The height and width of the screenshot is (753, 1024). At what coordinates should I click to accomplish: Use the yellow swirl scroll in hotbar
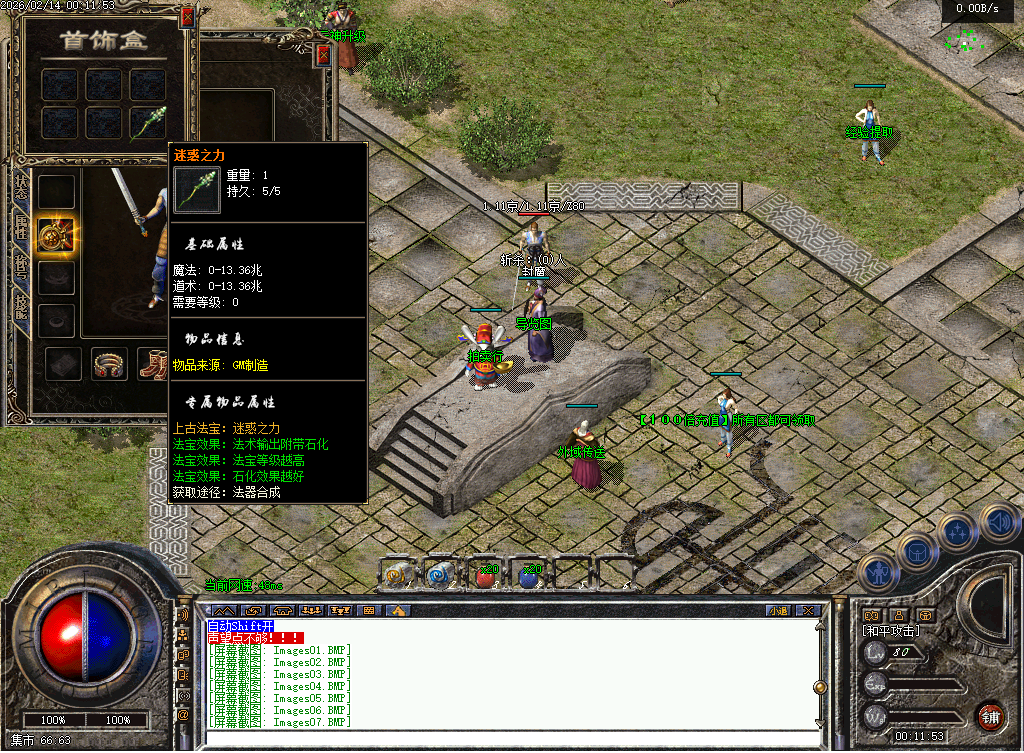tap(399, 574)
